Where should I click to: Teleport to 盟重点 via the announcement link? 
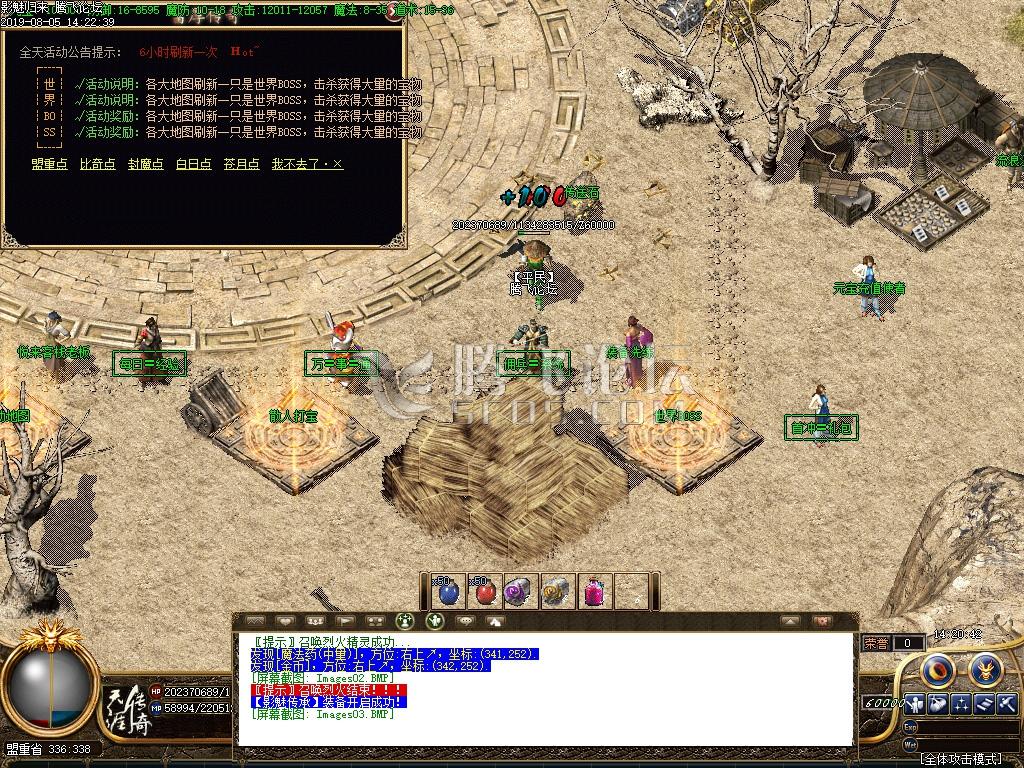tap(49, 164)
